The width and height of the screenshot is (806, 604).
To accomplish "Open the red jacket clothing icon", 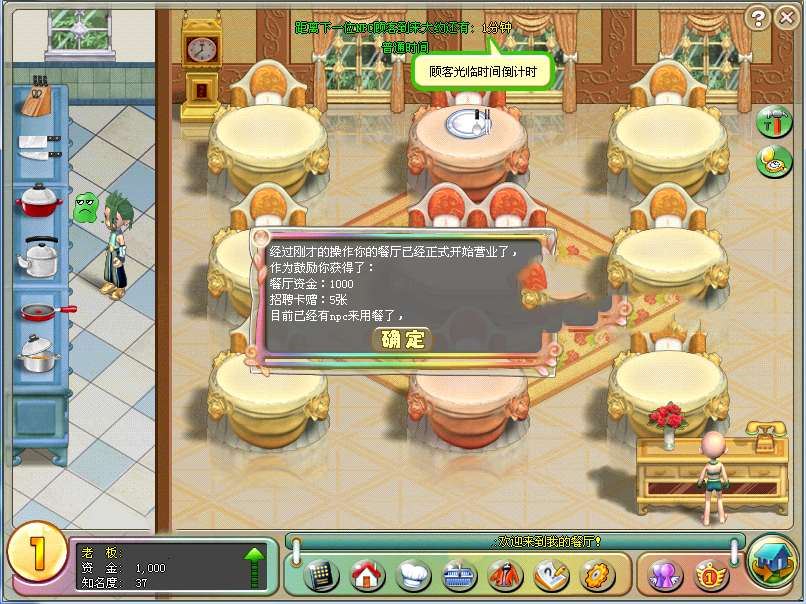I will click(x=505, y=575).
